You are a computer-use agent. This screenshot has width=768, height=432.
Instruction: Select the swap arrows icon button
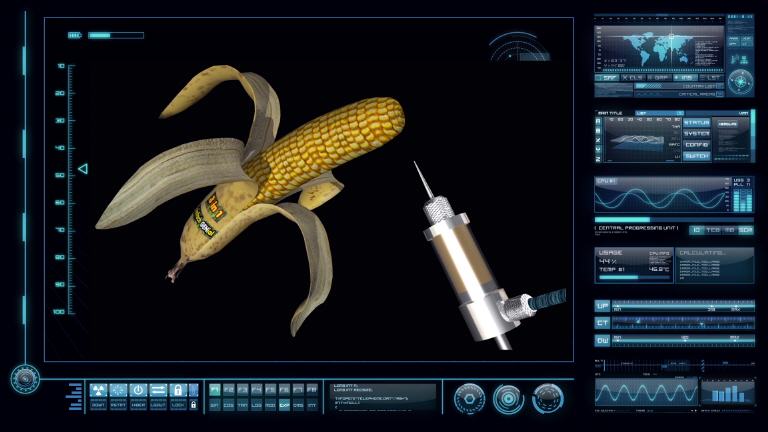158,390
